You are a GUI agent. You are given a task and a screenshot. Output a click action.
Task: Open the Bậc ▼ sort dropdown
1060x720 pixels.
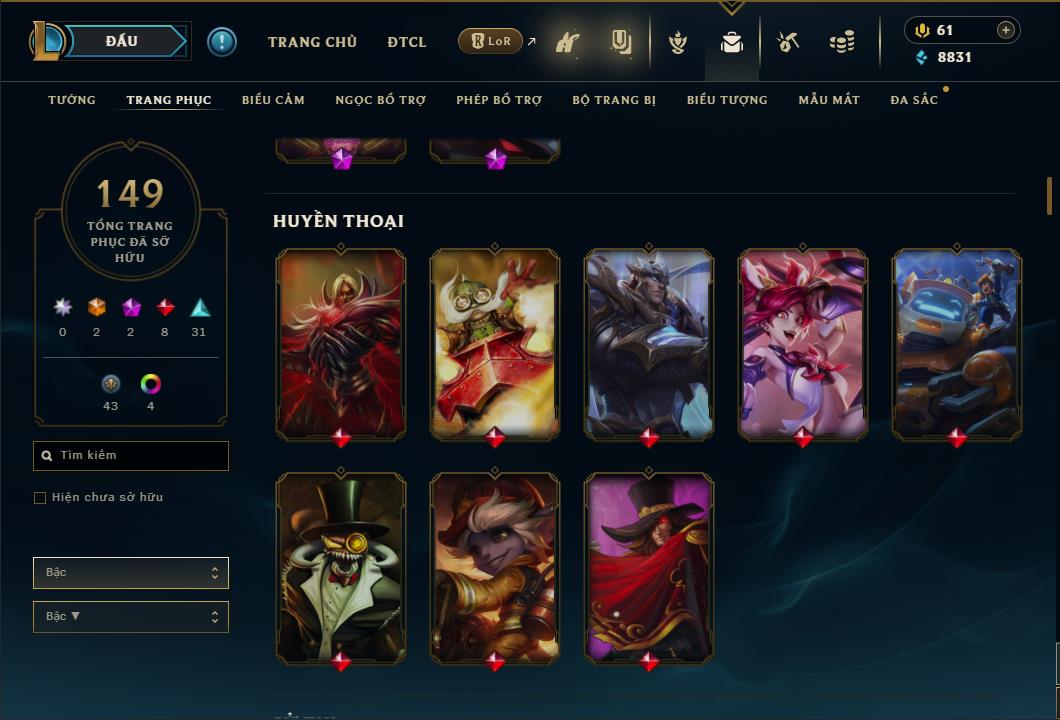tap(131, 617)
